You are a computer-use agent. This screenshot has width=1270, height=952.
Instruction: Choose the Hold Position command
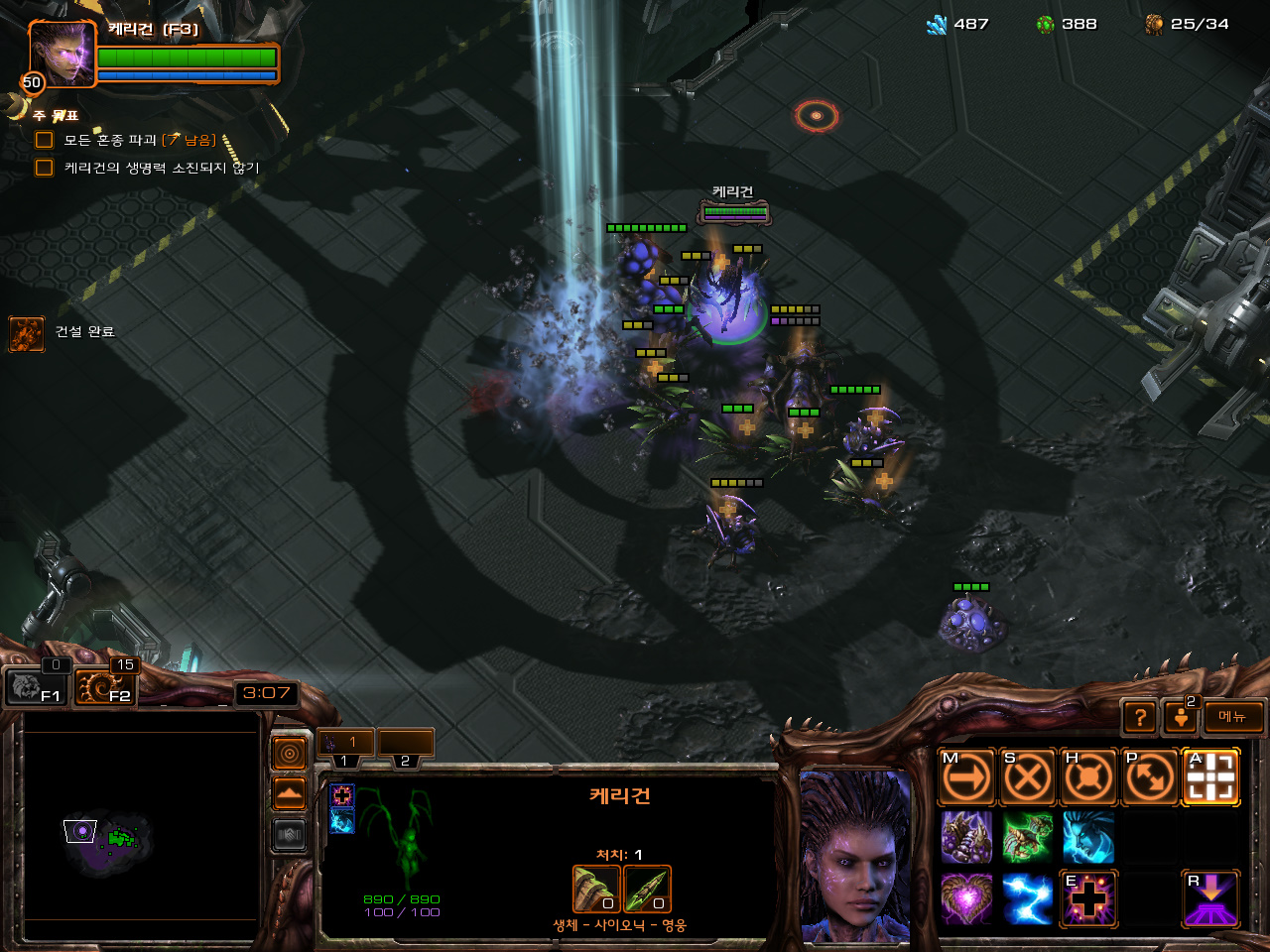coord(1088,777)
